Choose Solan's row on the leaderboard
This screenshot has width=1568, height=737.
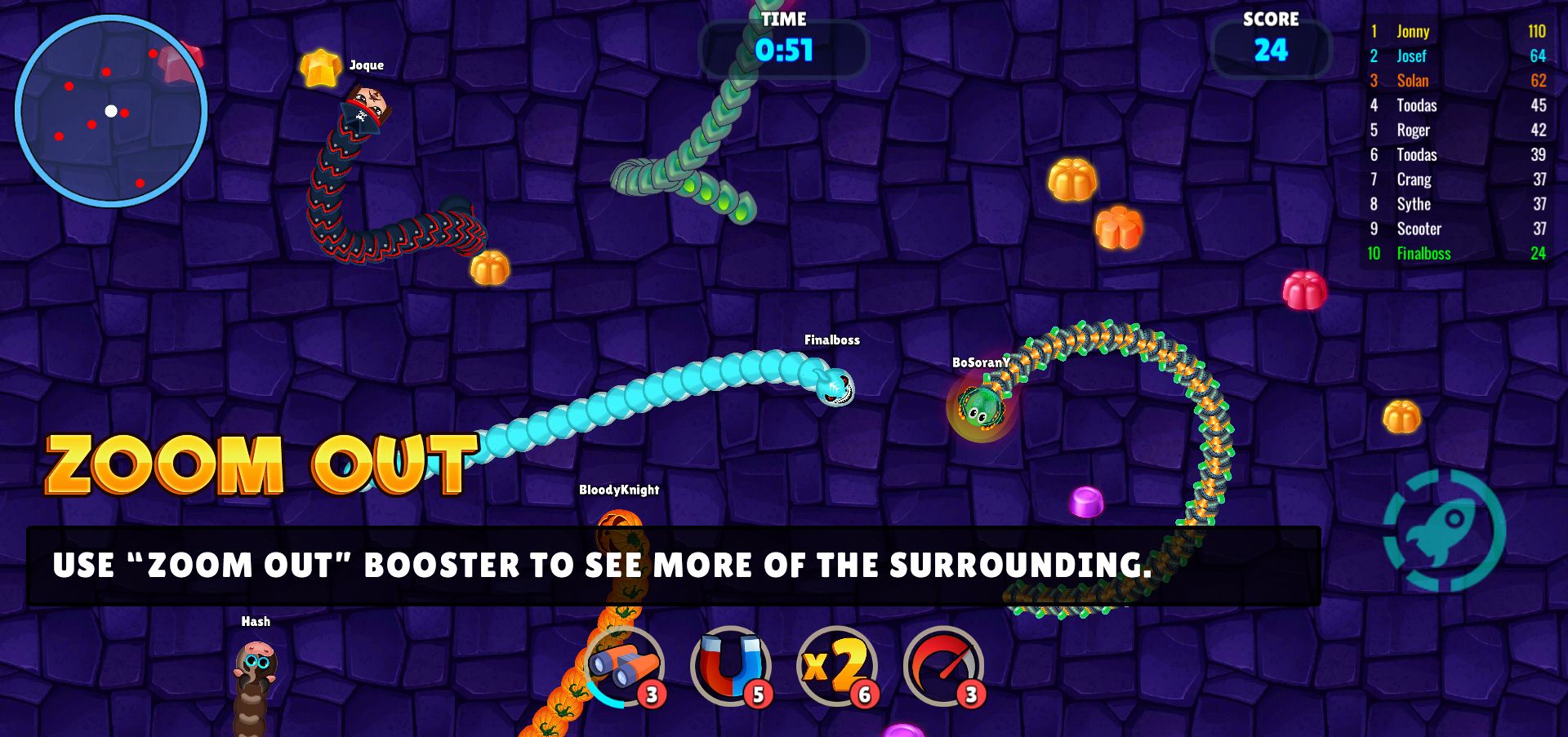[x=1457, y=81]
